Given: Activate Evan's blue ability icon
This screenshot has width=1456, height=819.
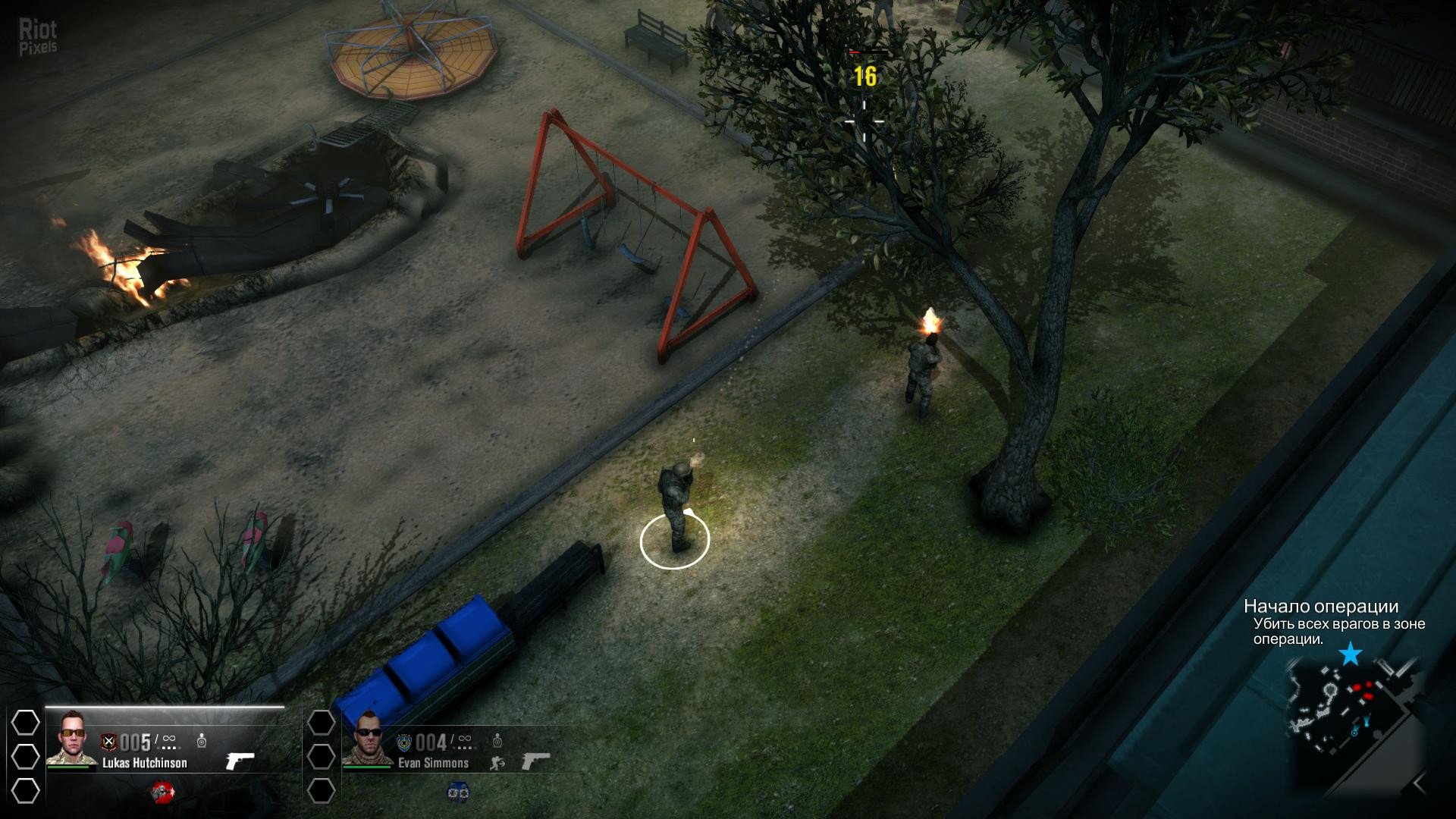Looking at the screenshot, I should [x=457, y=792].
